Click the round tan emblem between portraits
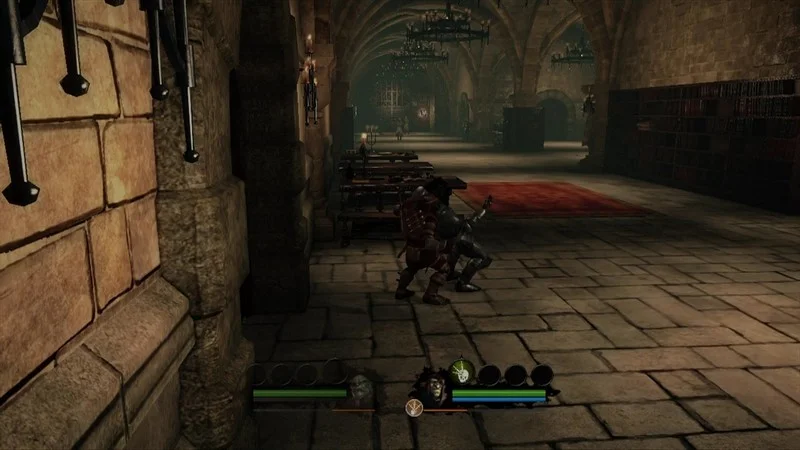This screenshot has height=450, width=800. (x=413, y=406)
